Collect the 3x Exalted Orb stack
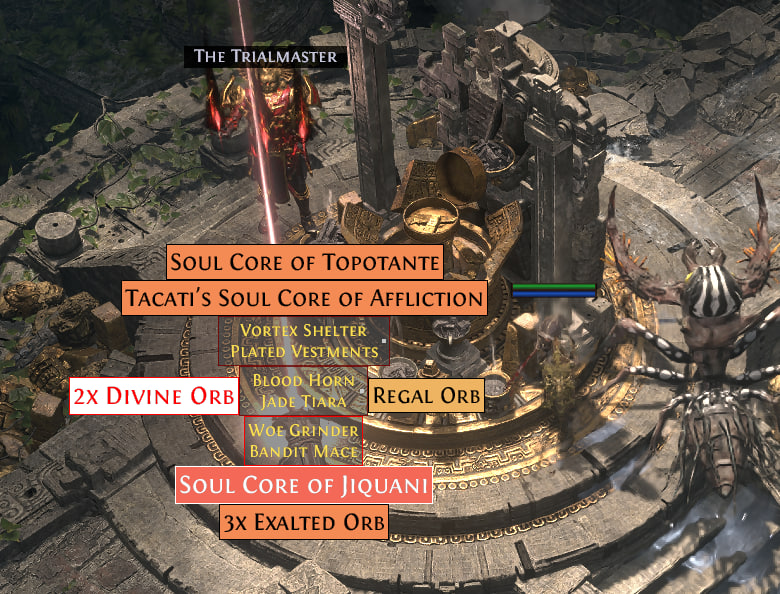 (x=304, y=523)
